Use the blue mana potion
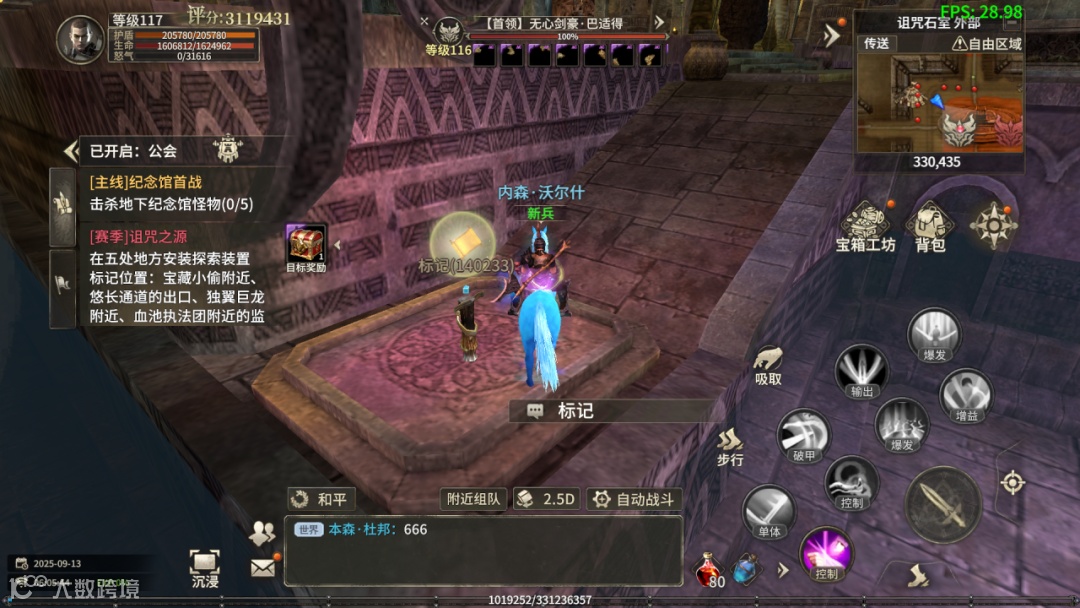Image resolution: width=1080 pixels, height=608 pixels. click(746, 569)
